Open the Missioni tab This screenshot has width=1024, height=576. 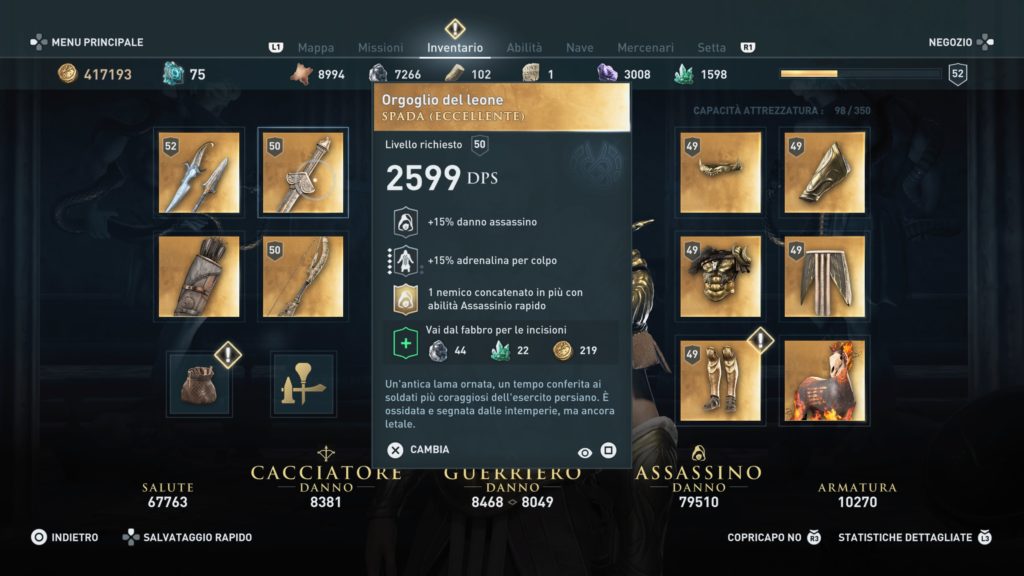click(x=380, y=48)
